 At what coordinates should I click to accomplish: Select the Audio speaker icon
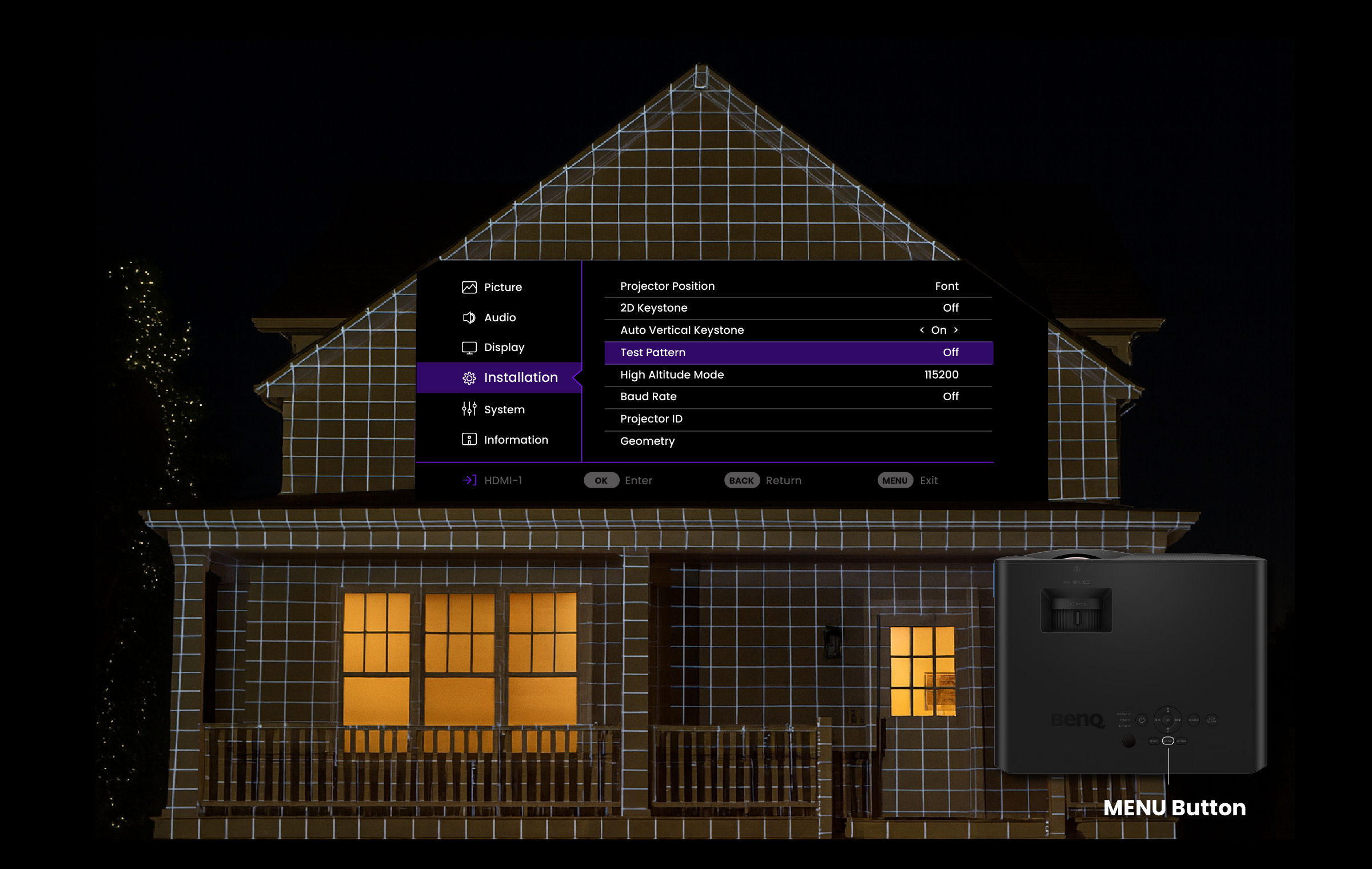[x=469, y=317]
